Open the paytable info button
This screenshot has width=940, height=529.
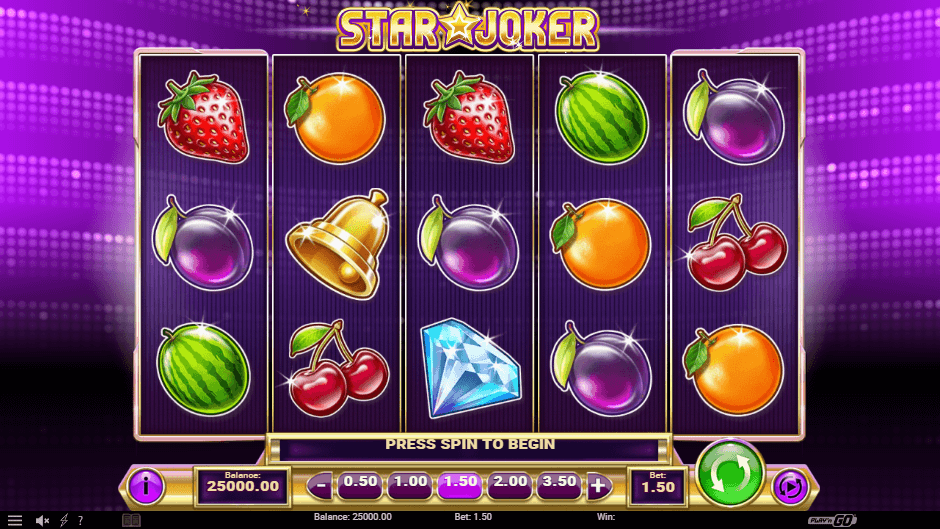click(x=147, y=486)
